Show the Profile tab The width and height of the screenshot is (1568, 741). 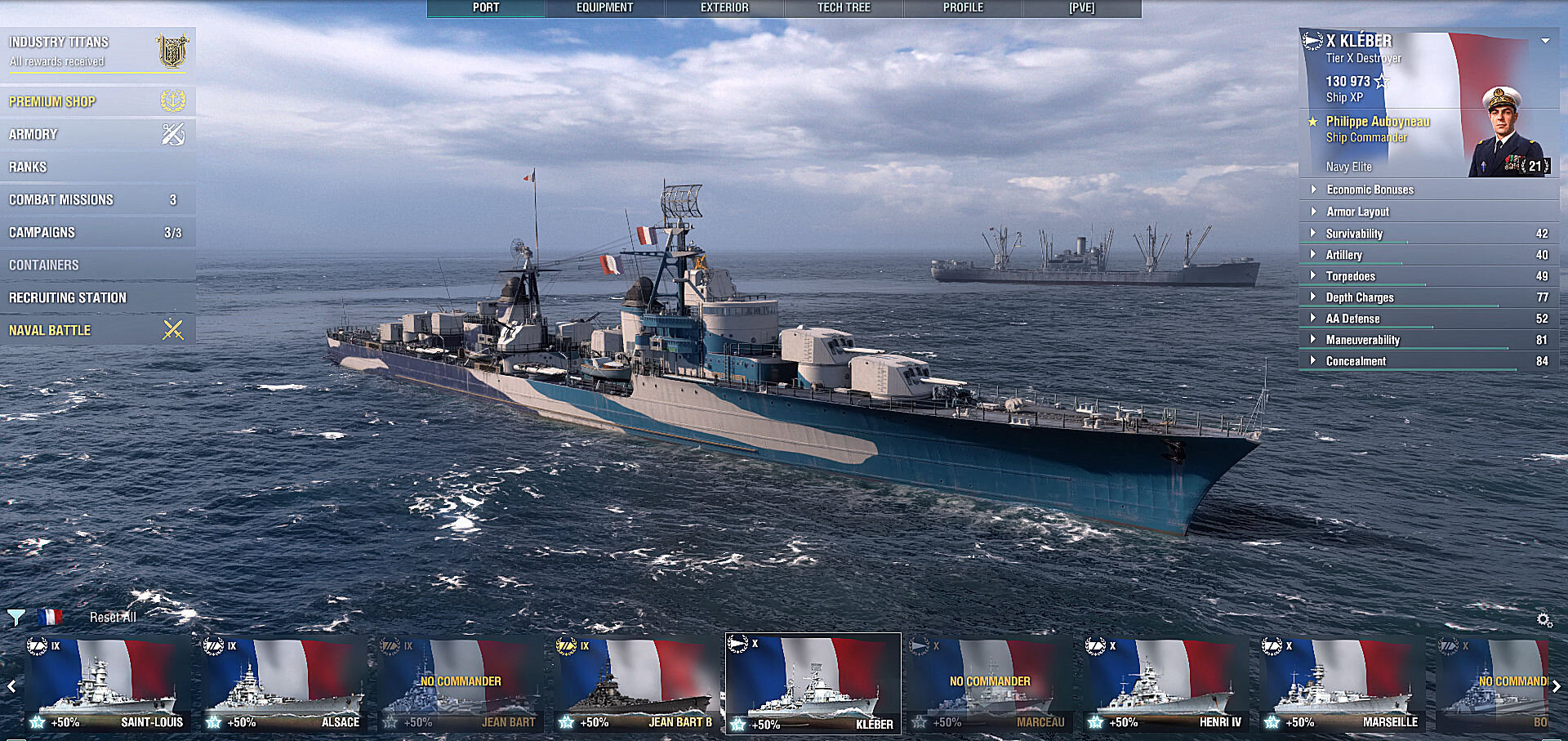click(x=963, y=8)
